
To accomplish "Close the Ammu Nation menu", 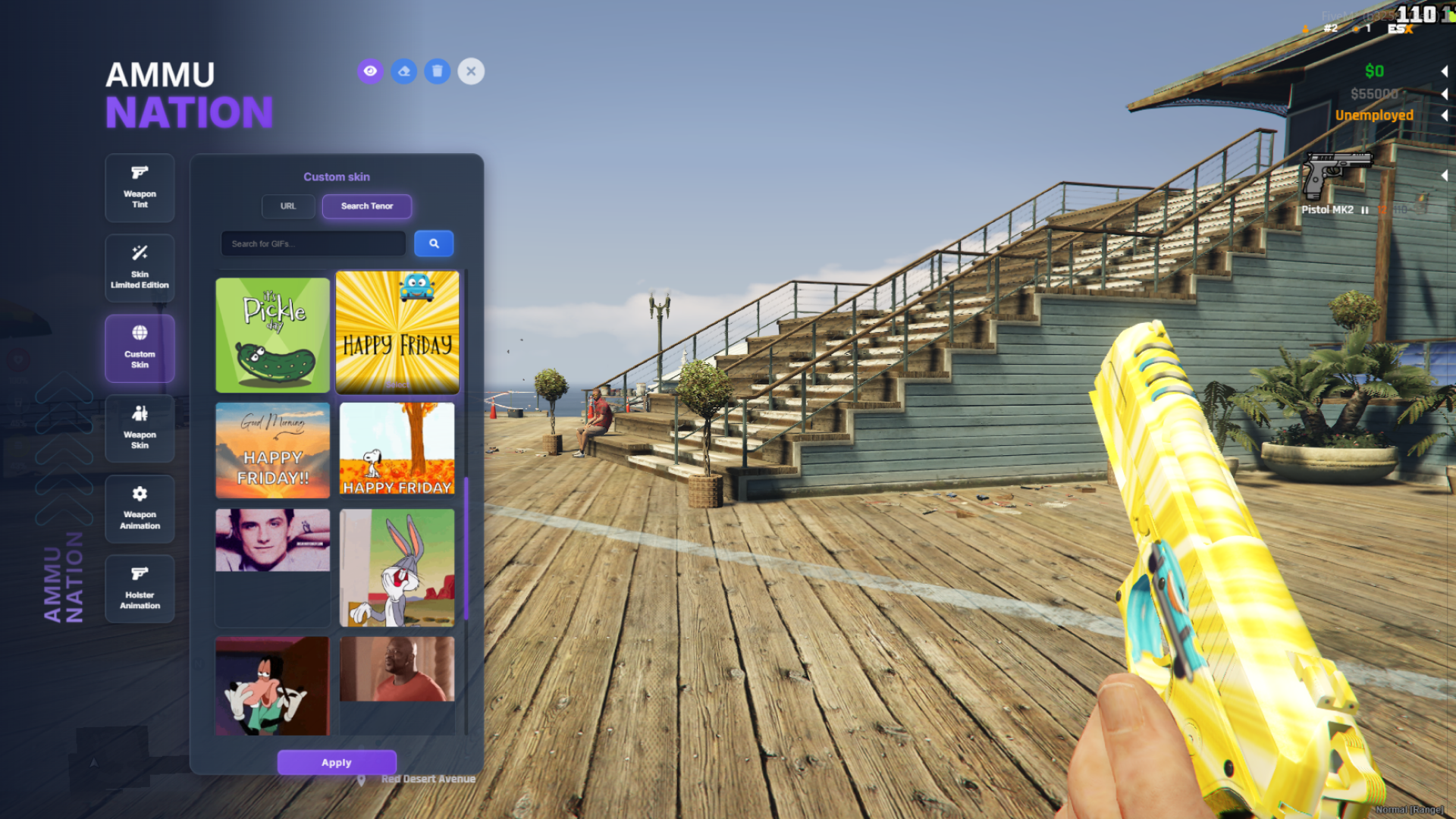I will pyautogui.click(x=471, y=71).
